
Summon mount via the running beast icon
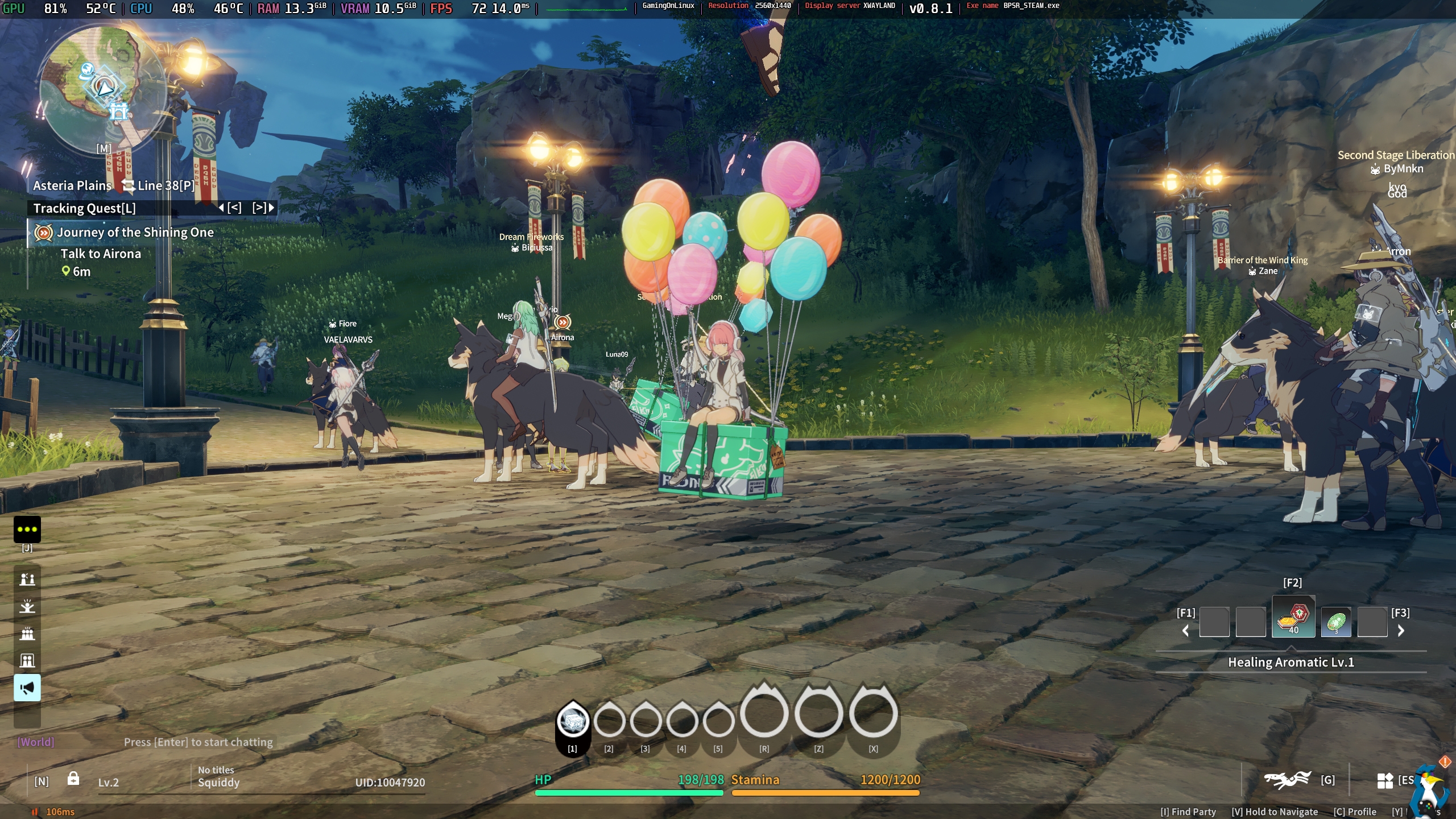point(1287,780)
